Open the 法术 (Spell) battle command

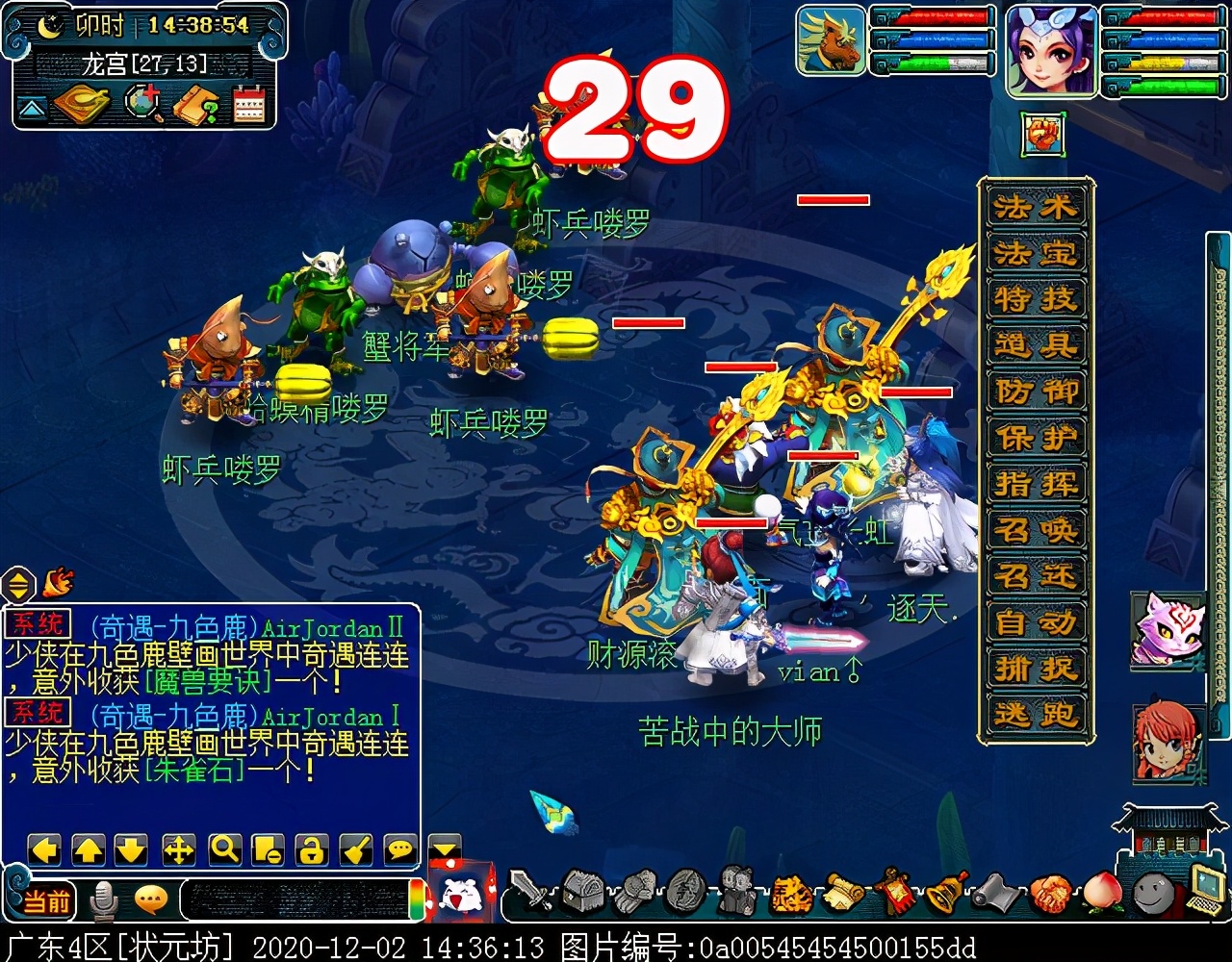(x=1036, y=207)
